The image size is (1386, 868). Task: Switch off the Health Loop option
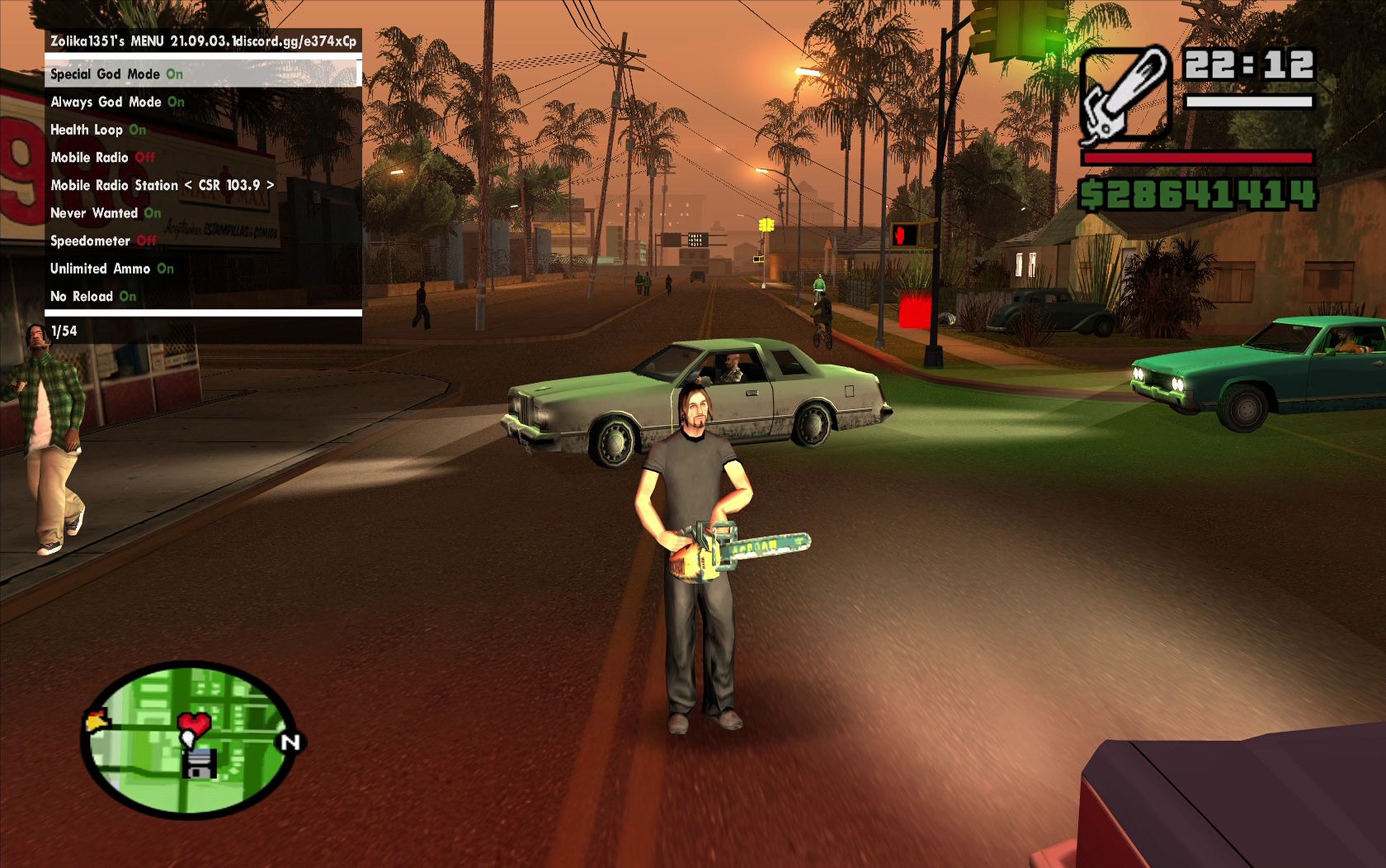click(98, 130)
